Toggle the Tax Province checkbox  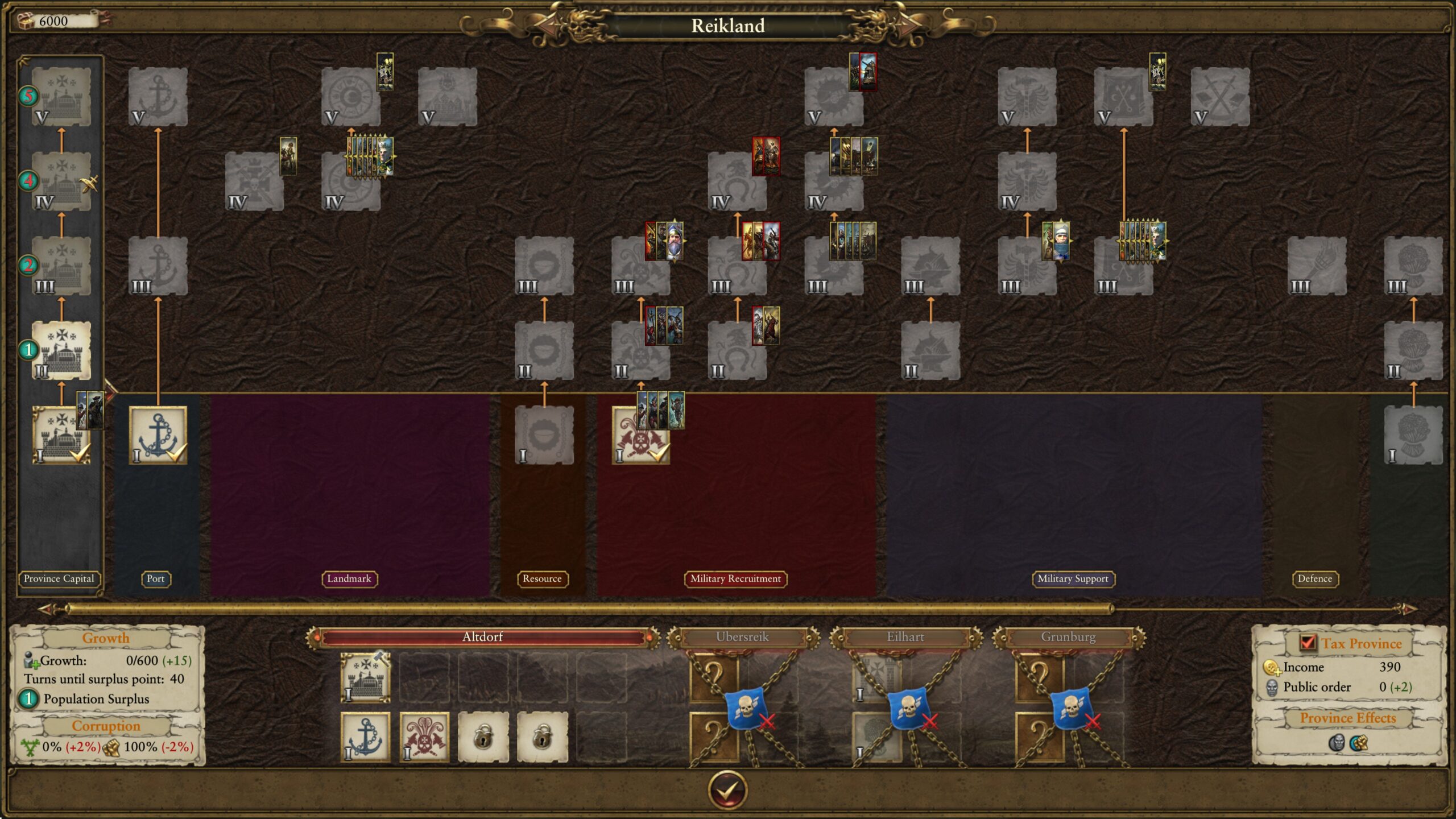(1308, 643)
